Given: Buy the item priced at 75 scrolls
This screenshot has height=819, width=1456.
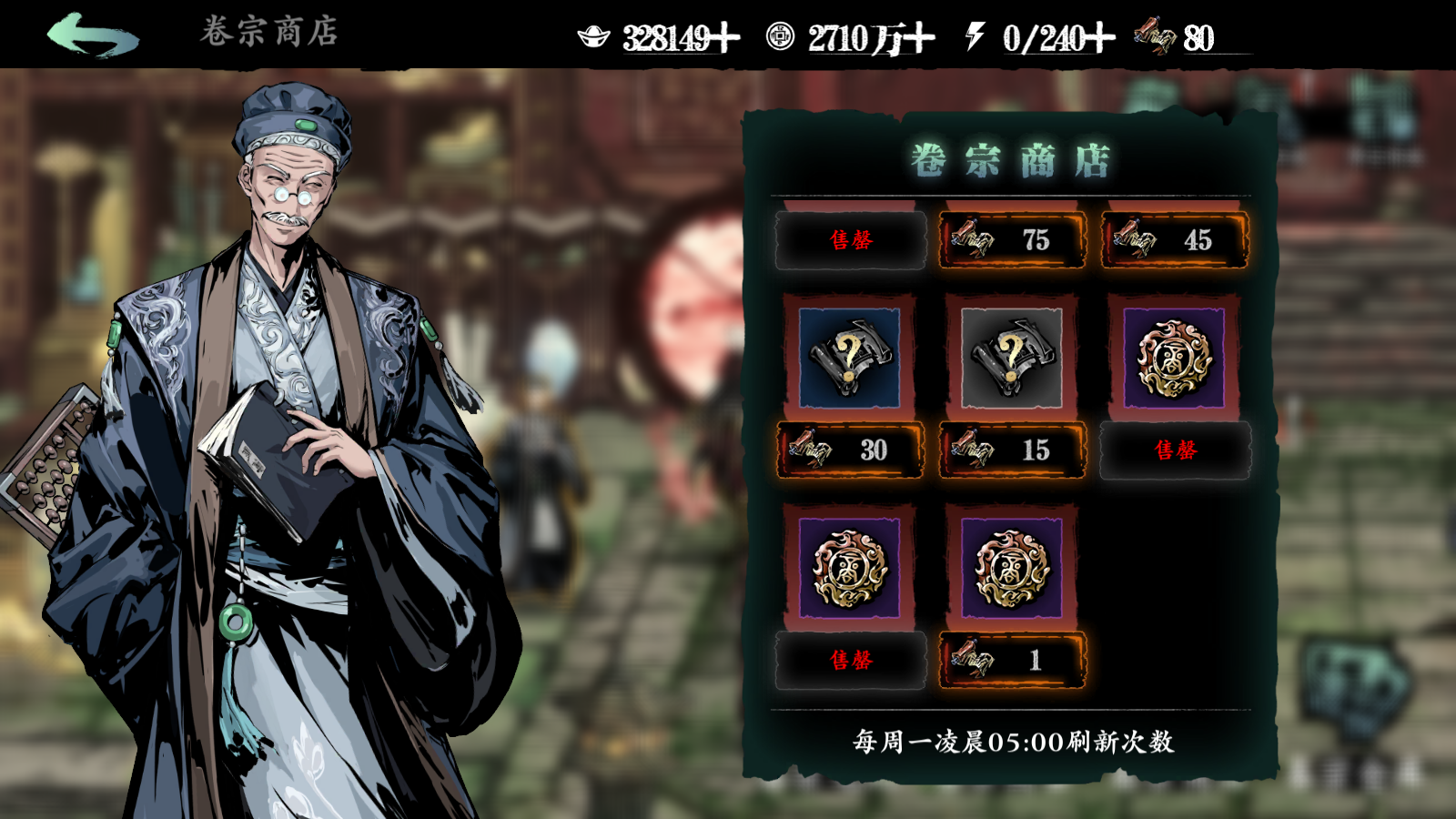Looking at the screenshot, I should [x=1012, y=240].
